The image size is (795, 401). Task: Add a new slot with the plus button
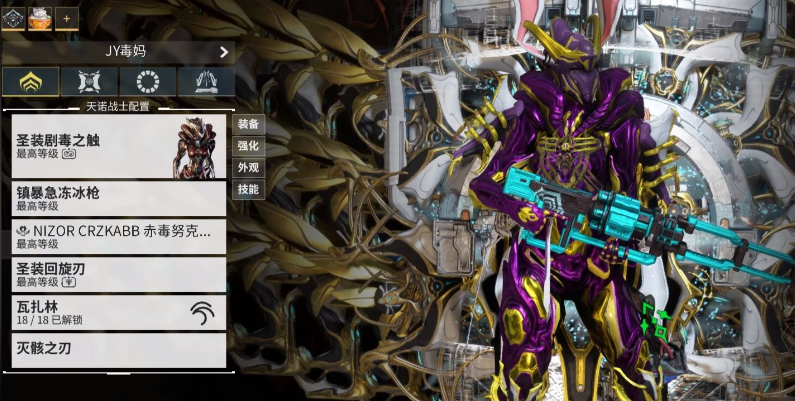67,17
